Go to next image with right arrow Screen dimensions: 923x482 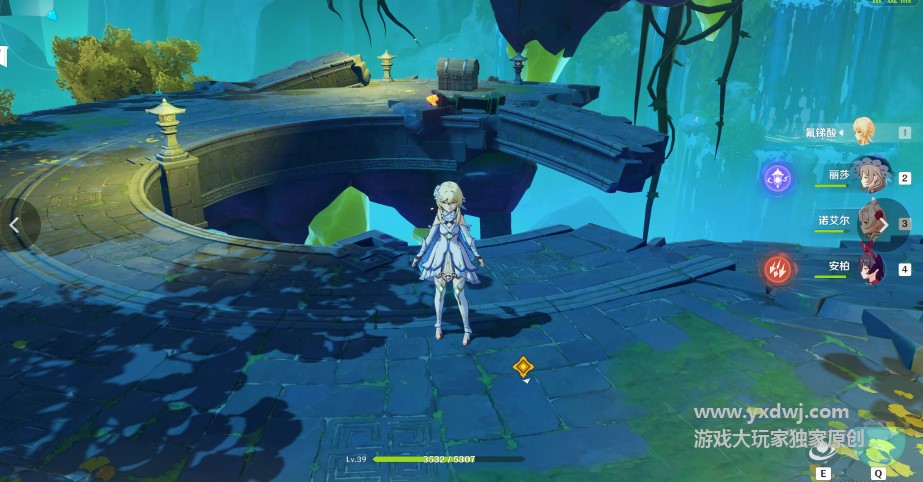click(886, 226)
